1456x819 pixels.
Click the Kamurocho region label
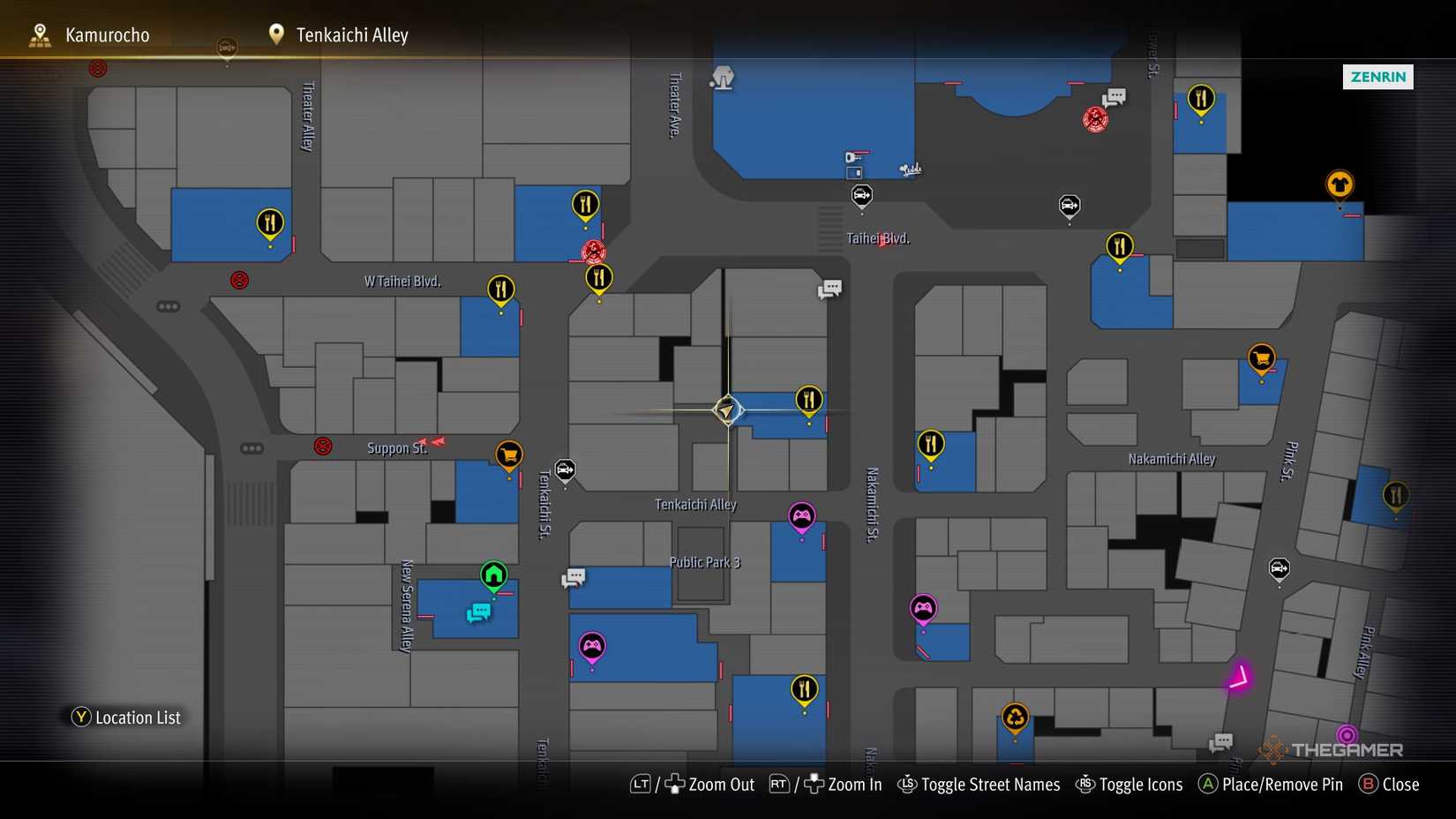(x=106, y=34)
